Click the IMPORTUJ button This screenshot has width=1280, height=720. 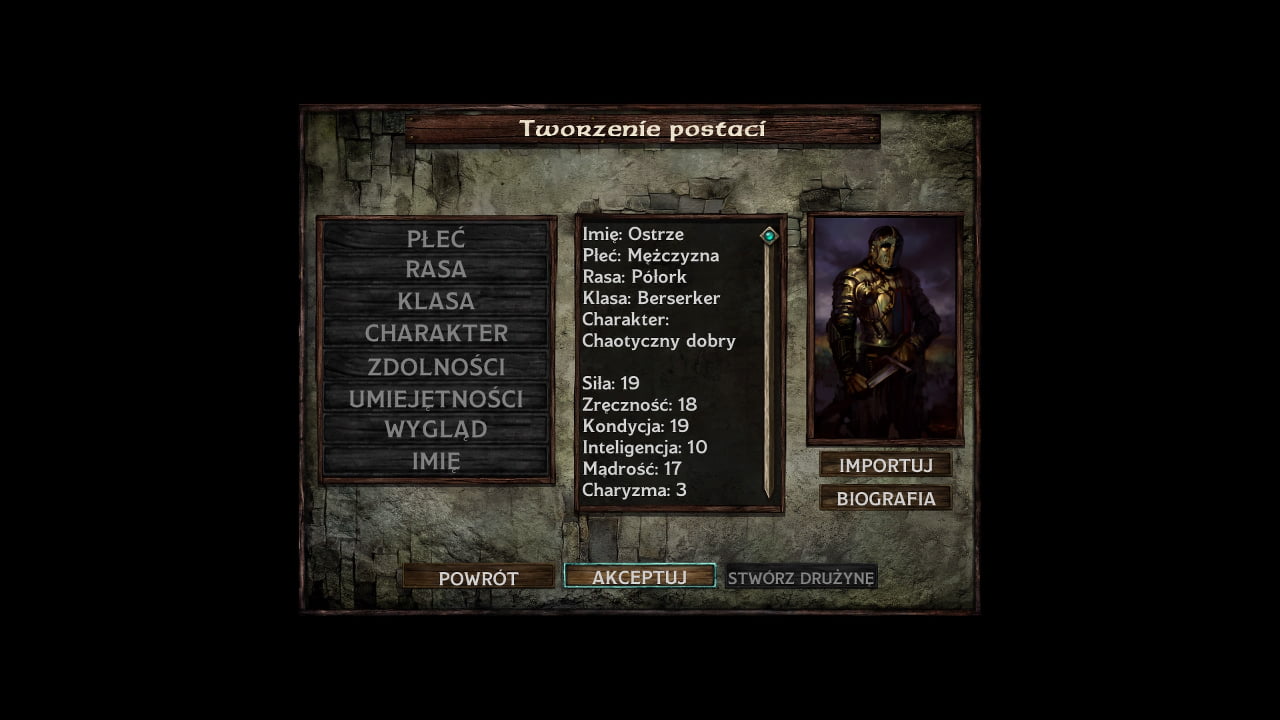click(885, 465)
